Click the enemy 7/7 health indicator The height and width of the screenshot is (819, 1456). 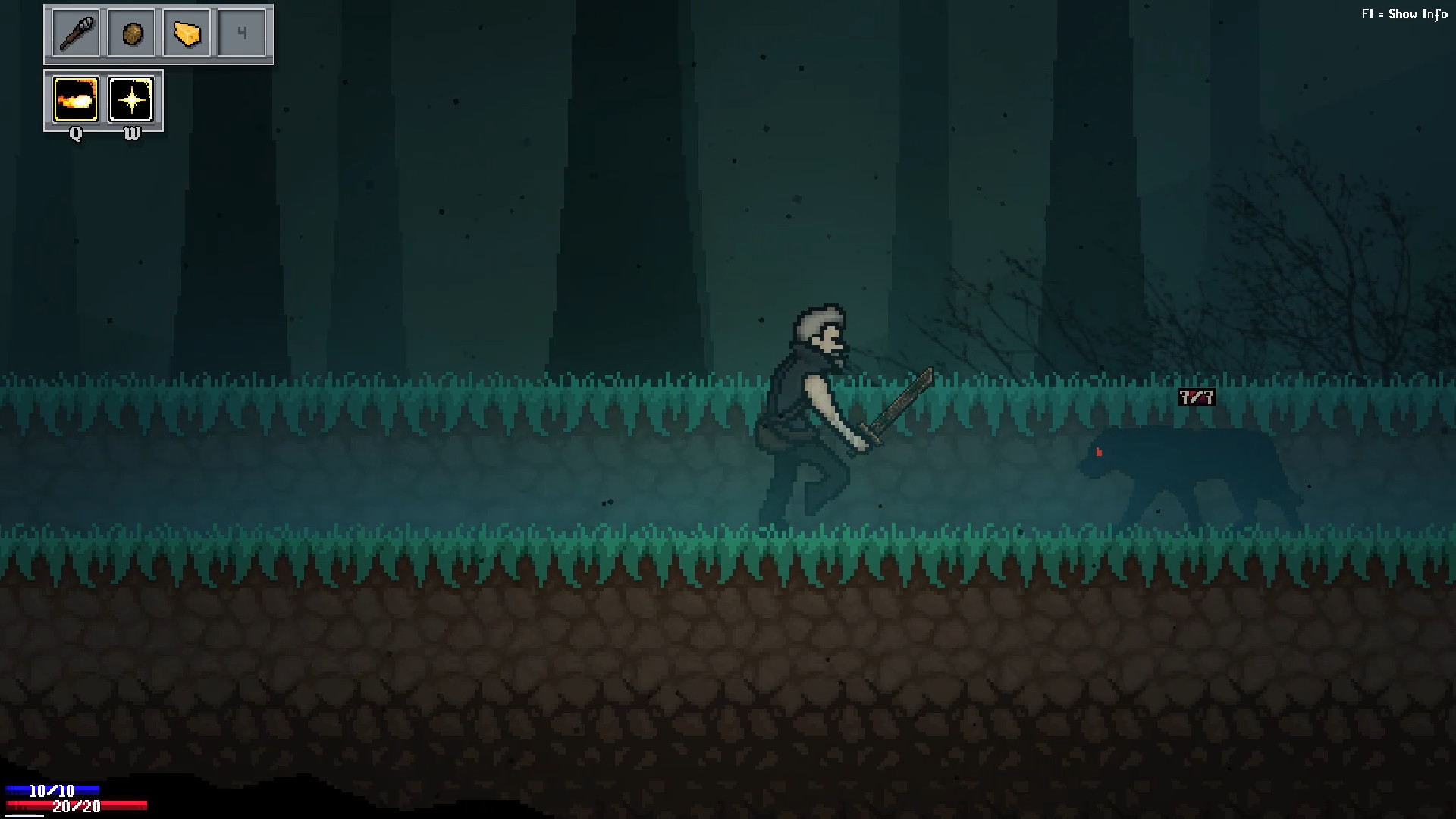pyautogui.click(x=1196, y=396)
